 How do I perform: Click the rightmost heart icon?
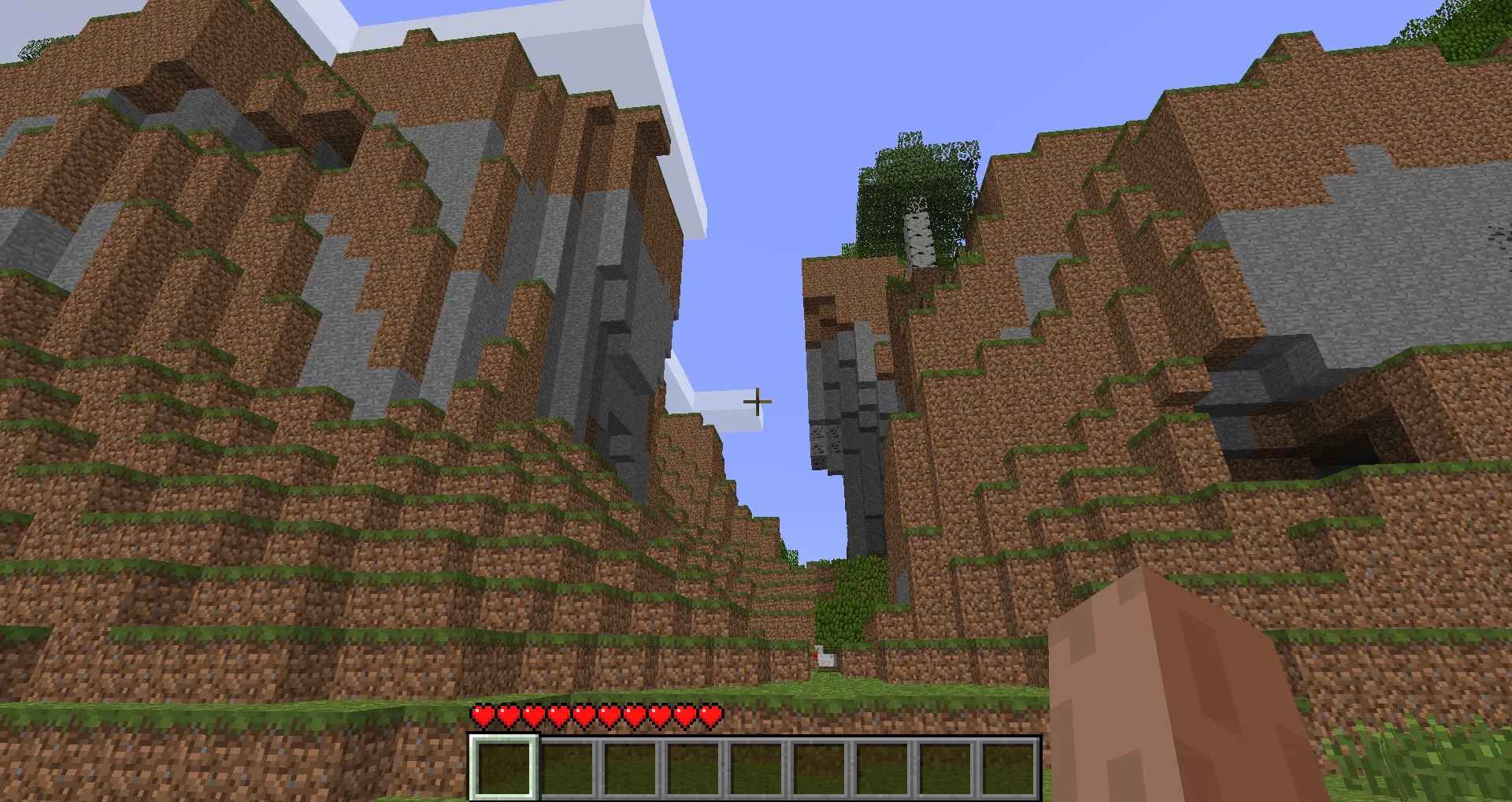[713, 718]
